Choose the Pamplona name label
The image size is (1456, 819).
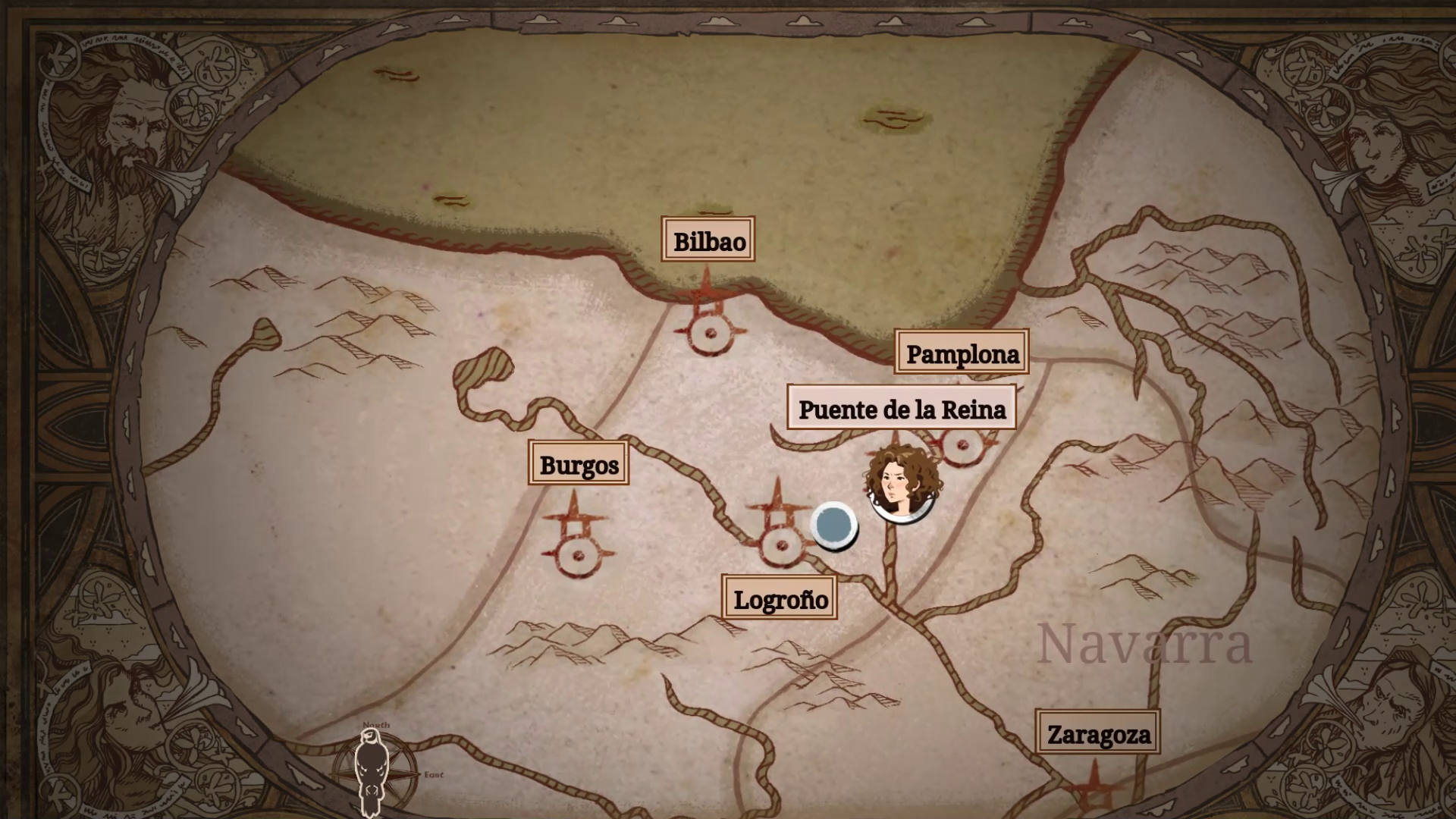point(962,353)
